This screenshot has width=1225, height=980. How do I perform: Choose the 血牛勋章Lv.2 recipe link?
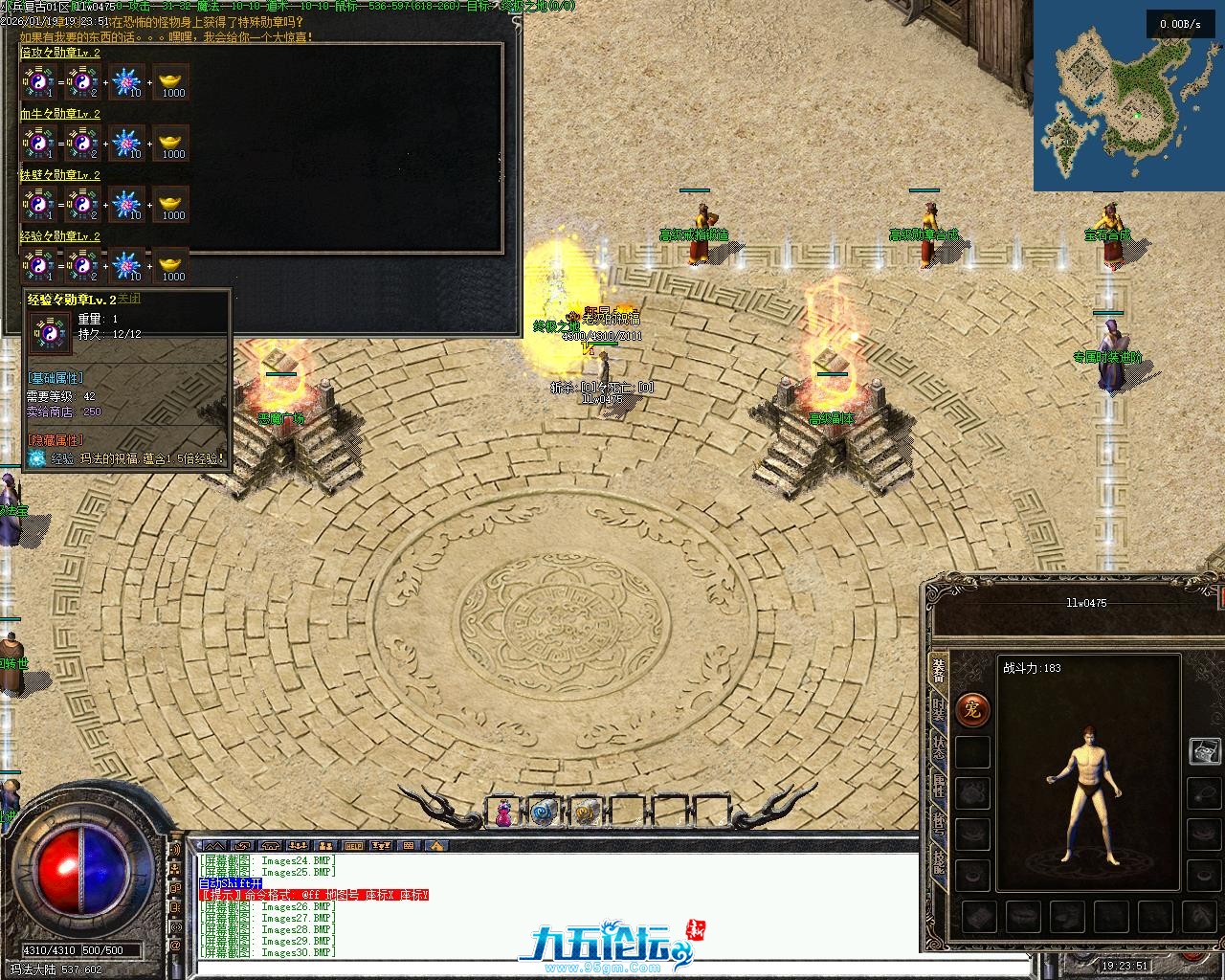click(60, 115)
